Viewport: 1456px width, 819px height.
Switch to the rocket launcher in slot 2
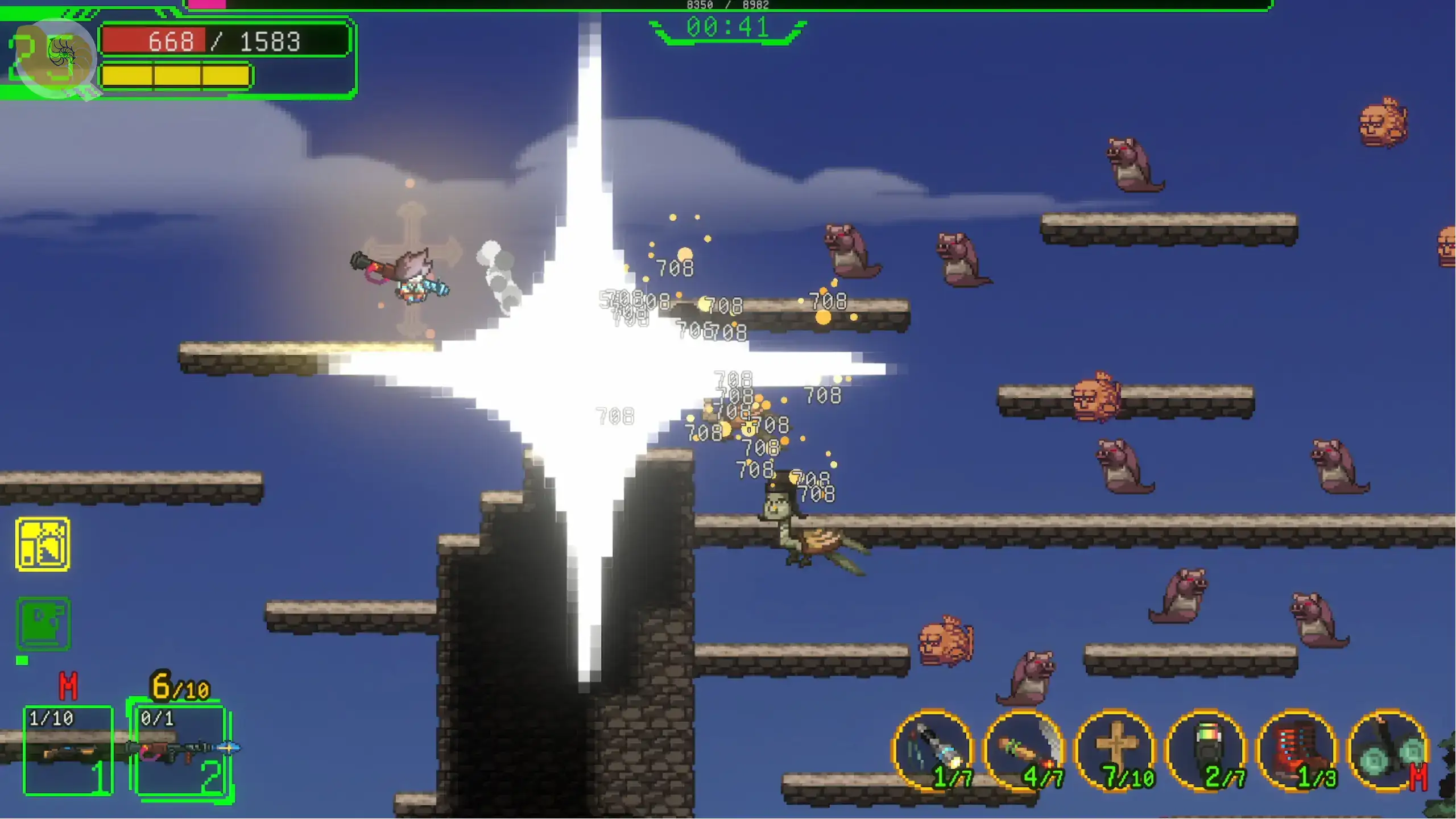tap(181, 750)
